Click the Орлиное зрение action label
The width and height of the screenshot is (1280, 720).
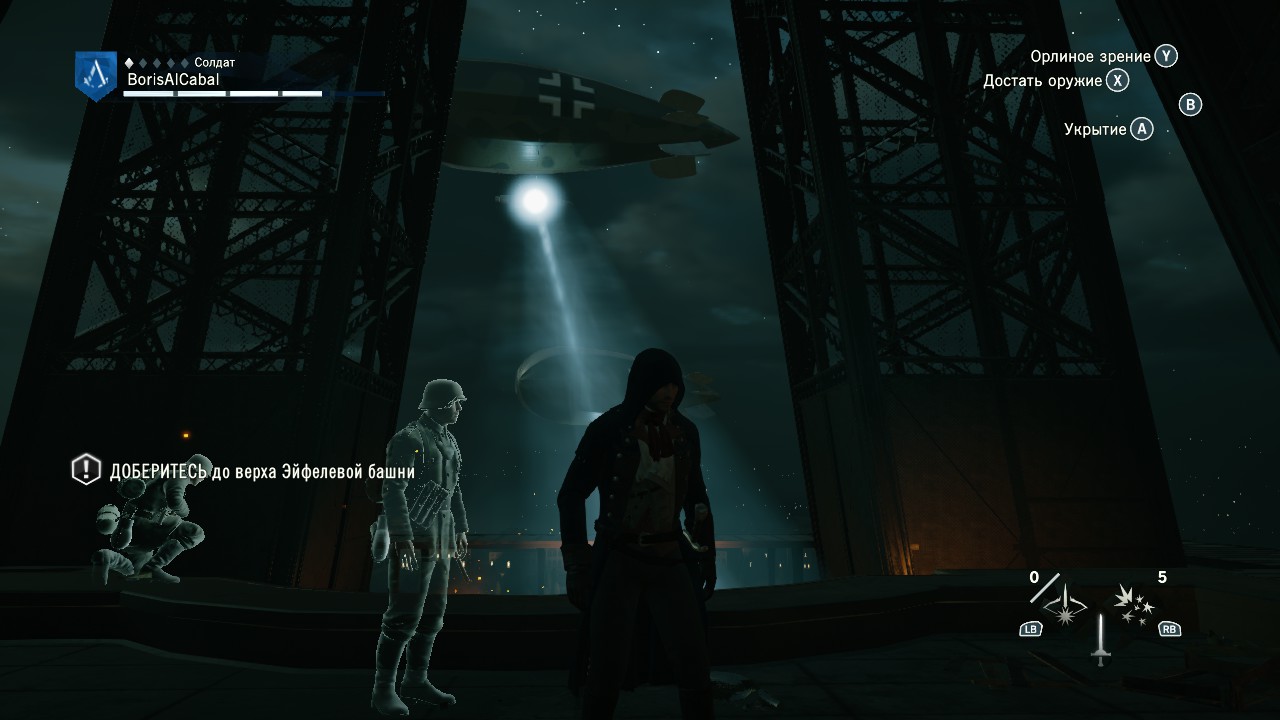[x=1090, y=56]
